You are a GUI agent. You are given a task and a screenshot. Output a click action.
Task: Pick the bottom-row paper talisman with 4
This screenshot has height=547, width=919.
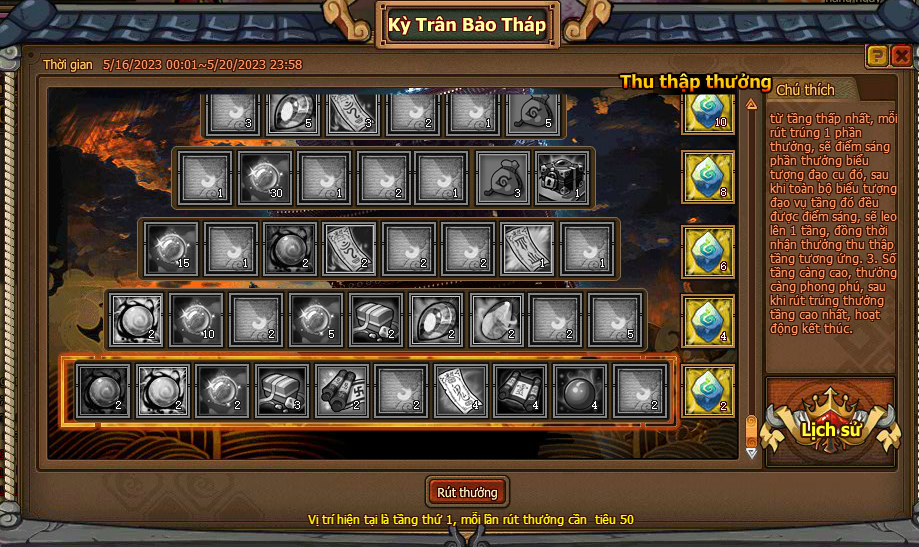tap(461, 390)
